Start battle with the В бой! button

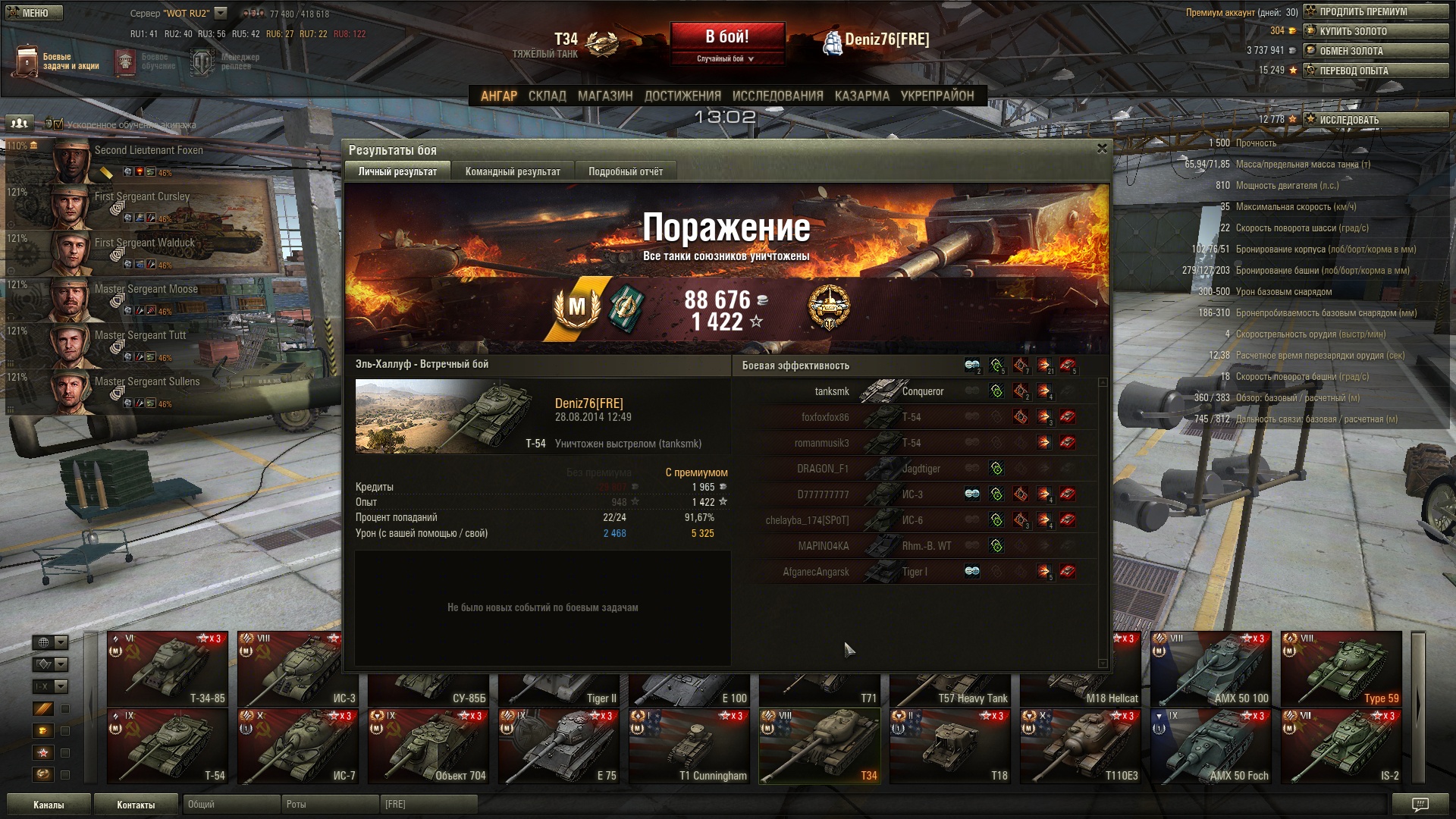click(x=726, y=36)
